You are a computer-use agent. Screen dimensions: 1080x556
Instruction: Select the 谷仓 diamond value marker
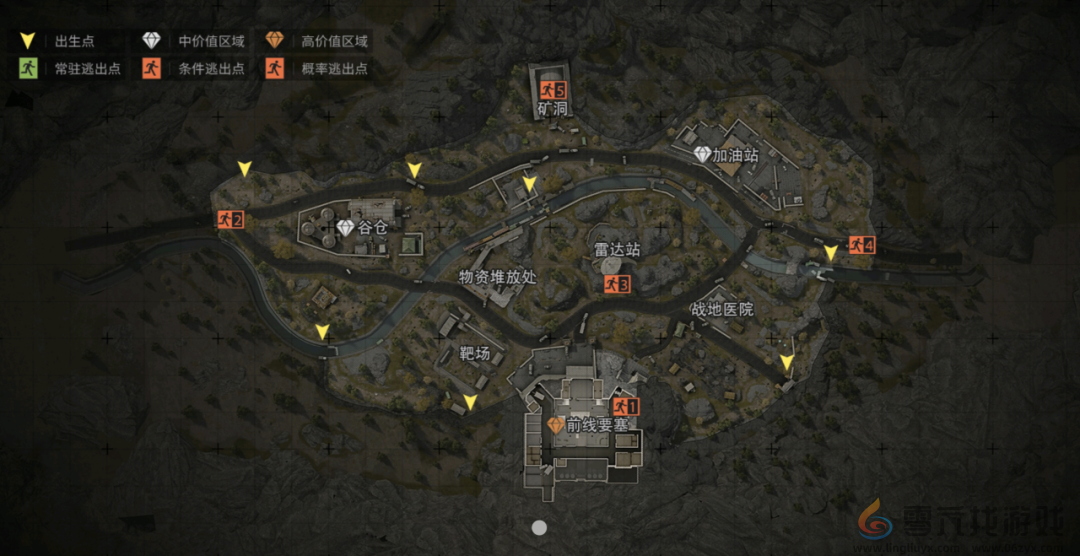(x=346, y=228)
